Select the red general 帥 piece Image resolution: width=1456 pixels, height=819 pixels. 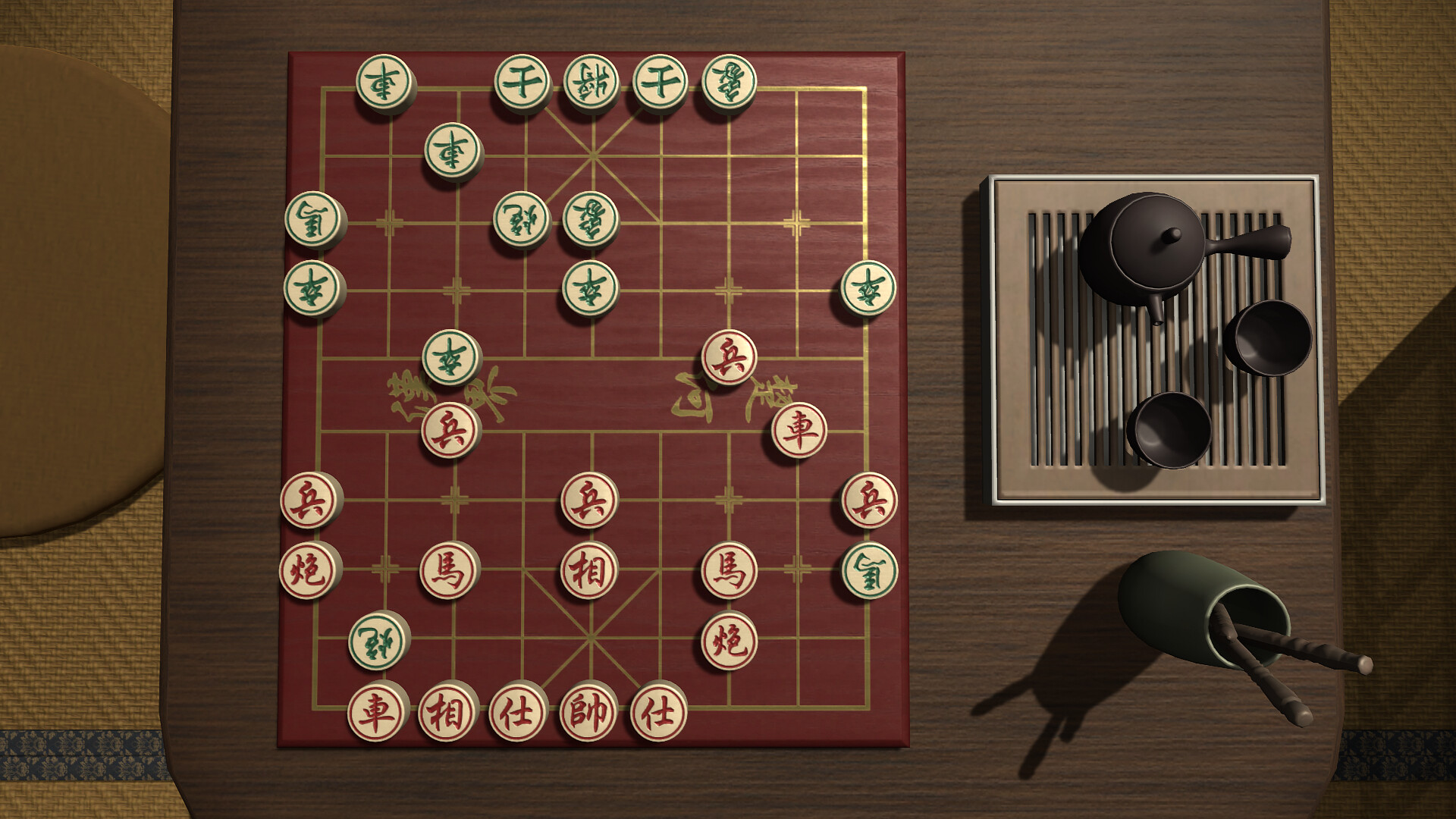[589, 711]
